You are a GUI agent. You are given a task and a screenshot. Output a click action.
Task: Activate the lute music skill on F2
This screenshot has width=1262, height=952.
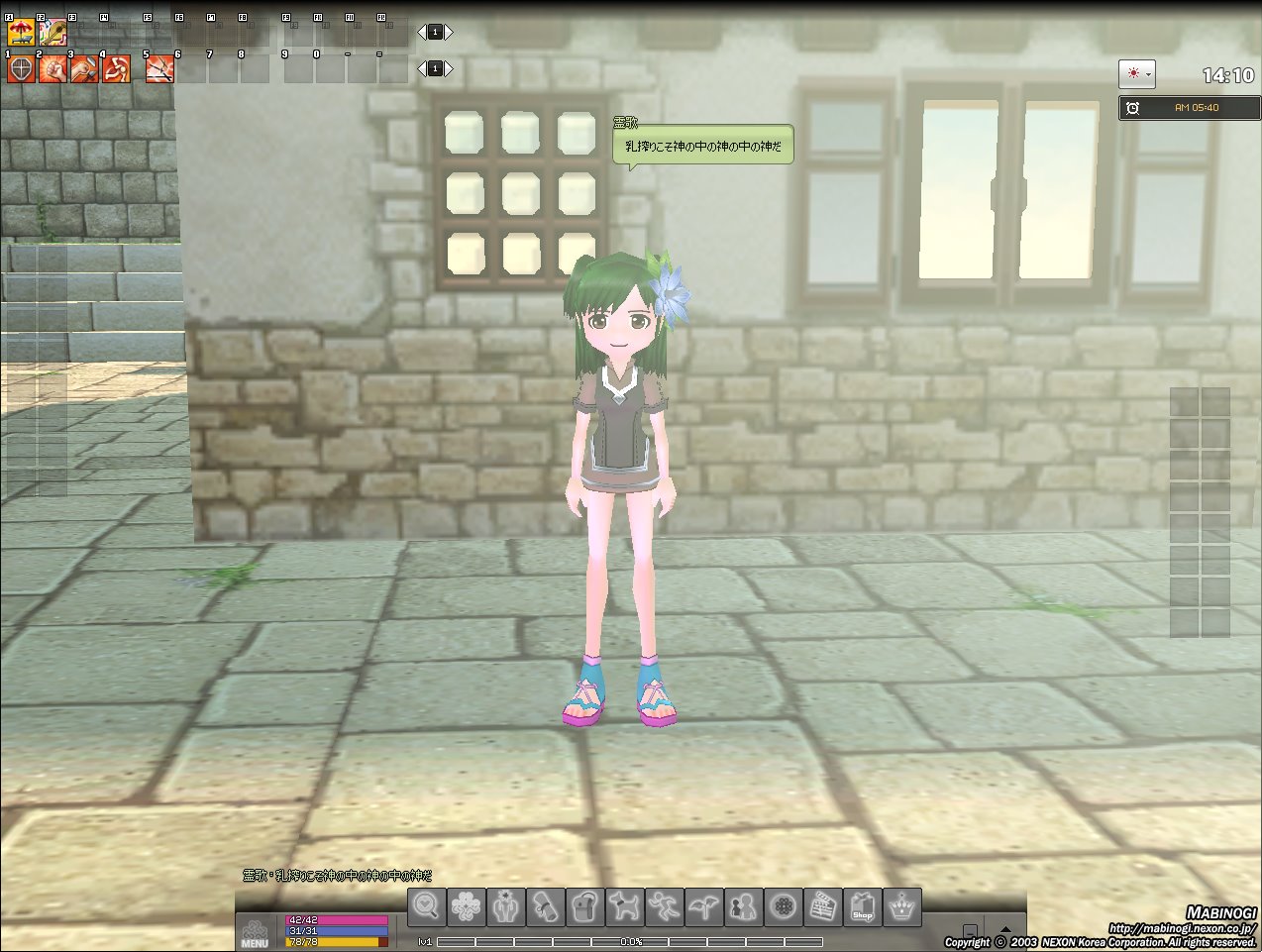53,33
